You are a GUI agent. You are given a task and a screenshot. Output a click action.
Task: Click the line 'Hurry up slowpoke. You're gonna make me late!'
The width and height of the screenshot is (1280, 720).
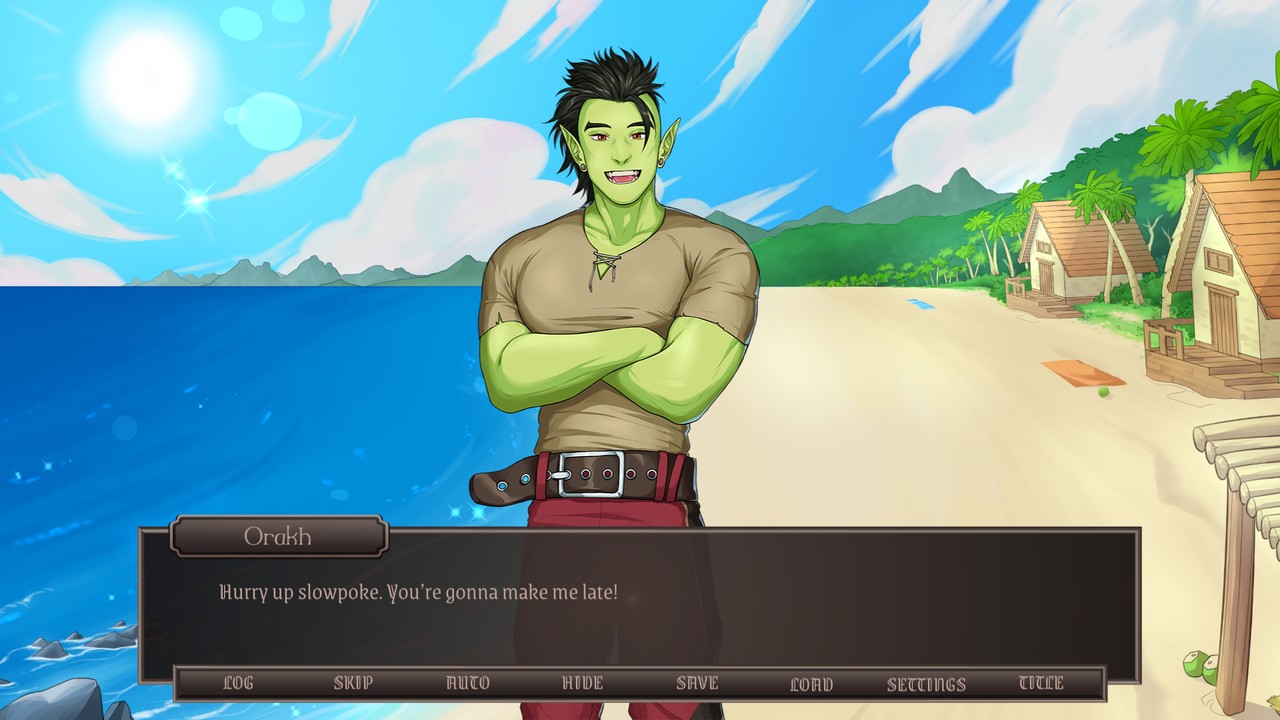coord(418,592)
